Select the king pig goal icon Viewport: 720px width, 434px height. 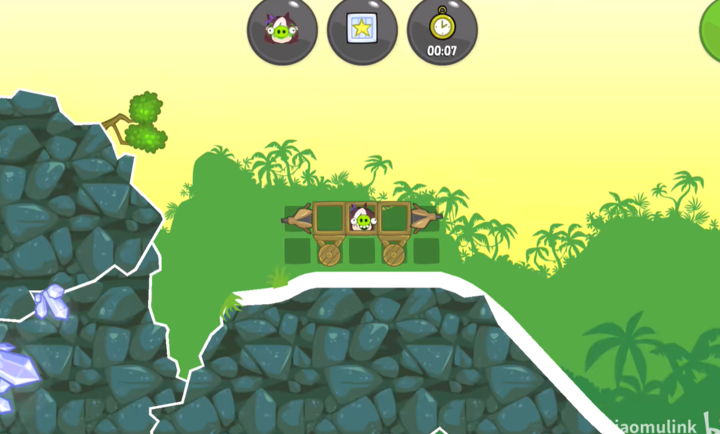[x=282, y=31]
